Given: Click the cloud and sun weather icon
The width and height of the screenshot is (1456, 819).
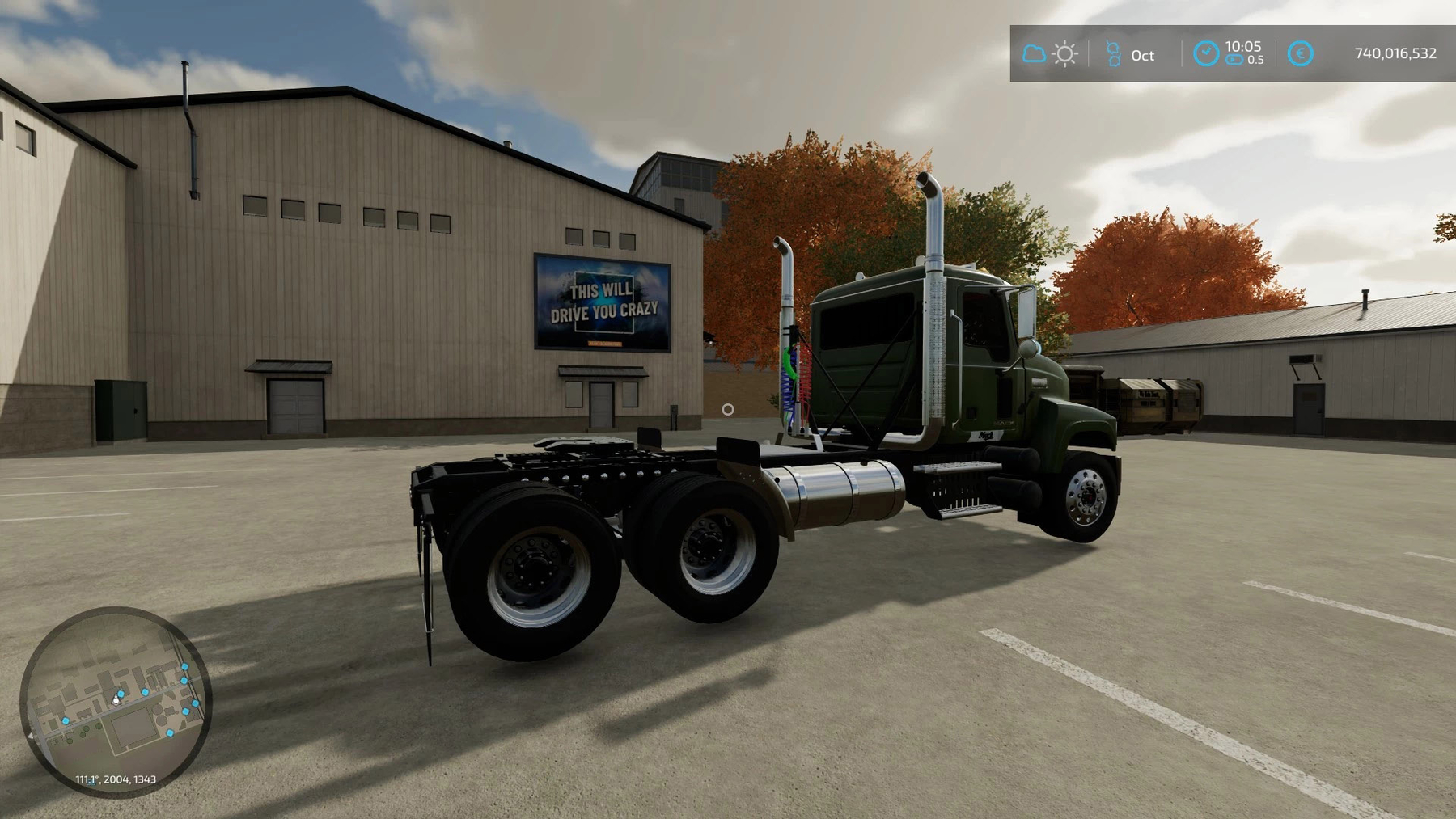Looking at the screenshot, I should click(x=1049, y=54).
